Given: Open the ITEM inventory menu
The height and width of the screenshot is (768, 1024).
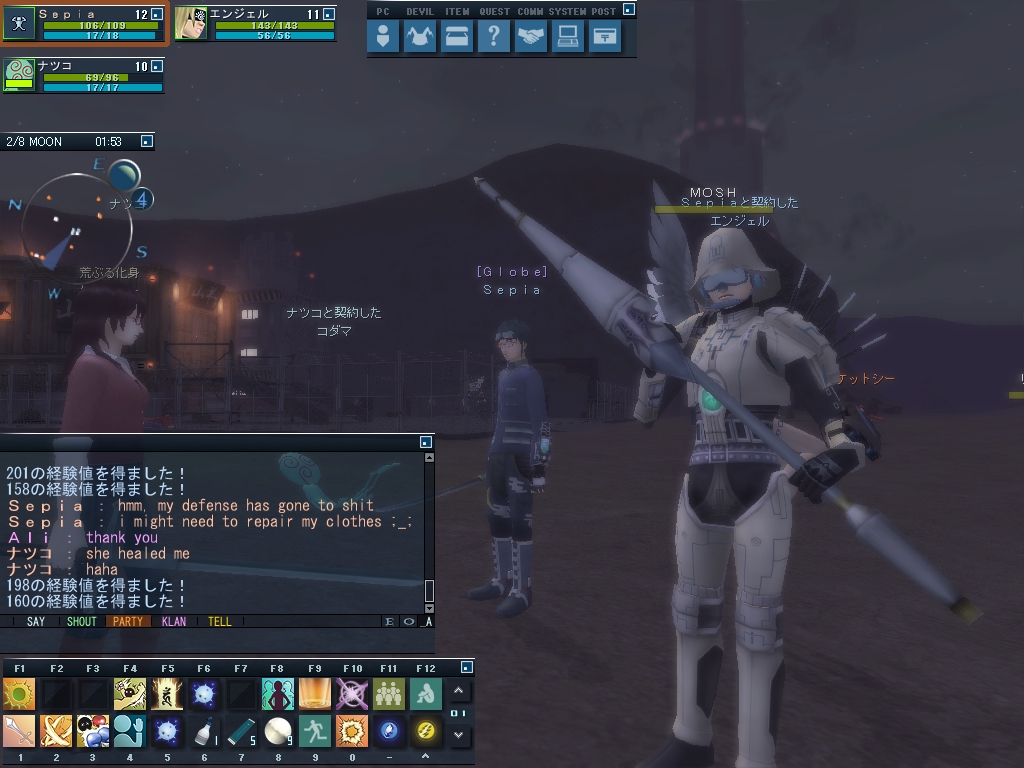Looking at the screenshot, I should [x=457, y=37].
